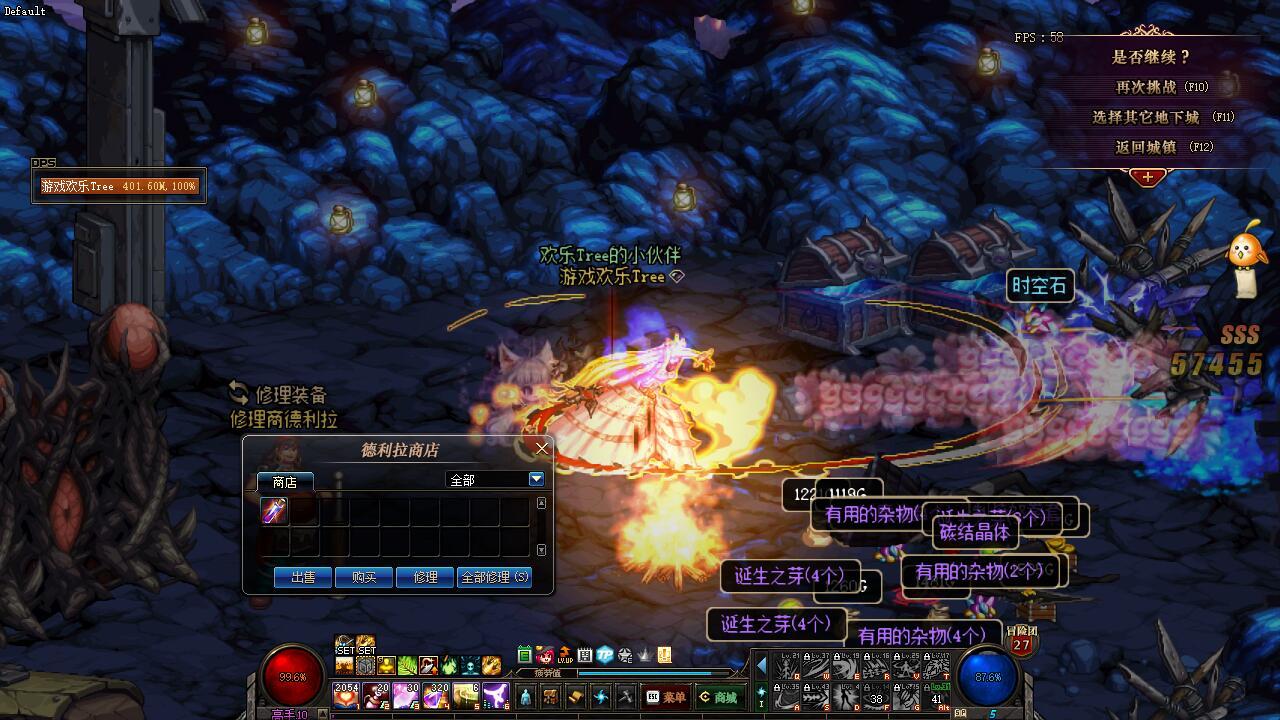Open the treasure chest inventory icon

[549, 697]
